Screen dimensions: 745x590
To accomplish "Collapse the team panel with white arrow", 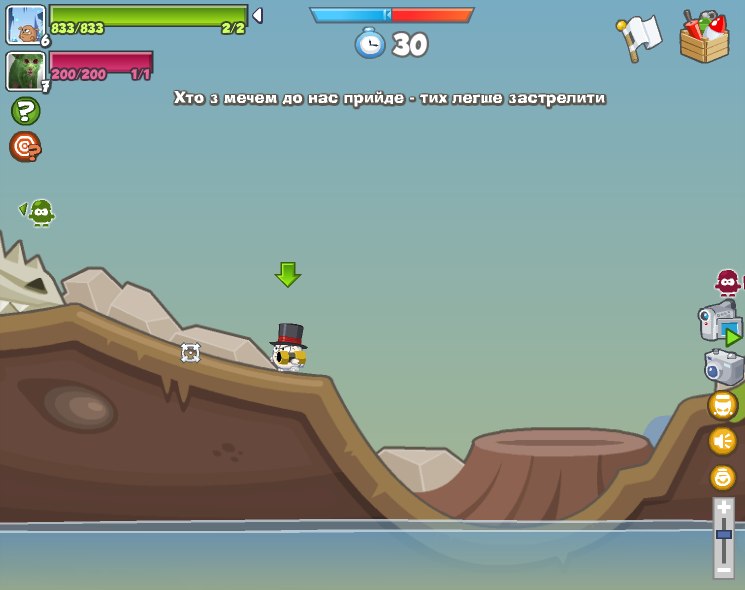I will 257,16.
